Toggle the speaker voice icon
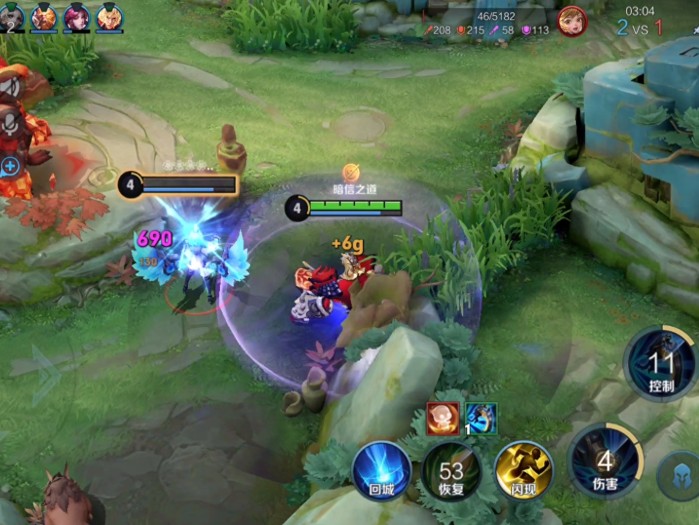The height and width of the screenshot is (525, 699). click(12, 87)
